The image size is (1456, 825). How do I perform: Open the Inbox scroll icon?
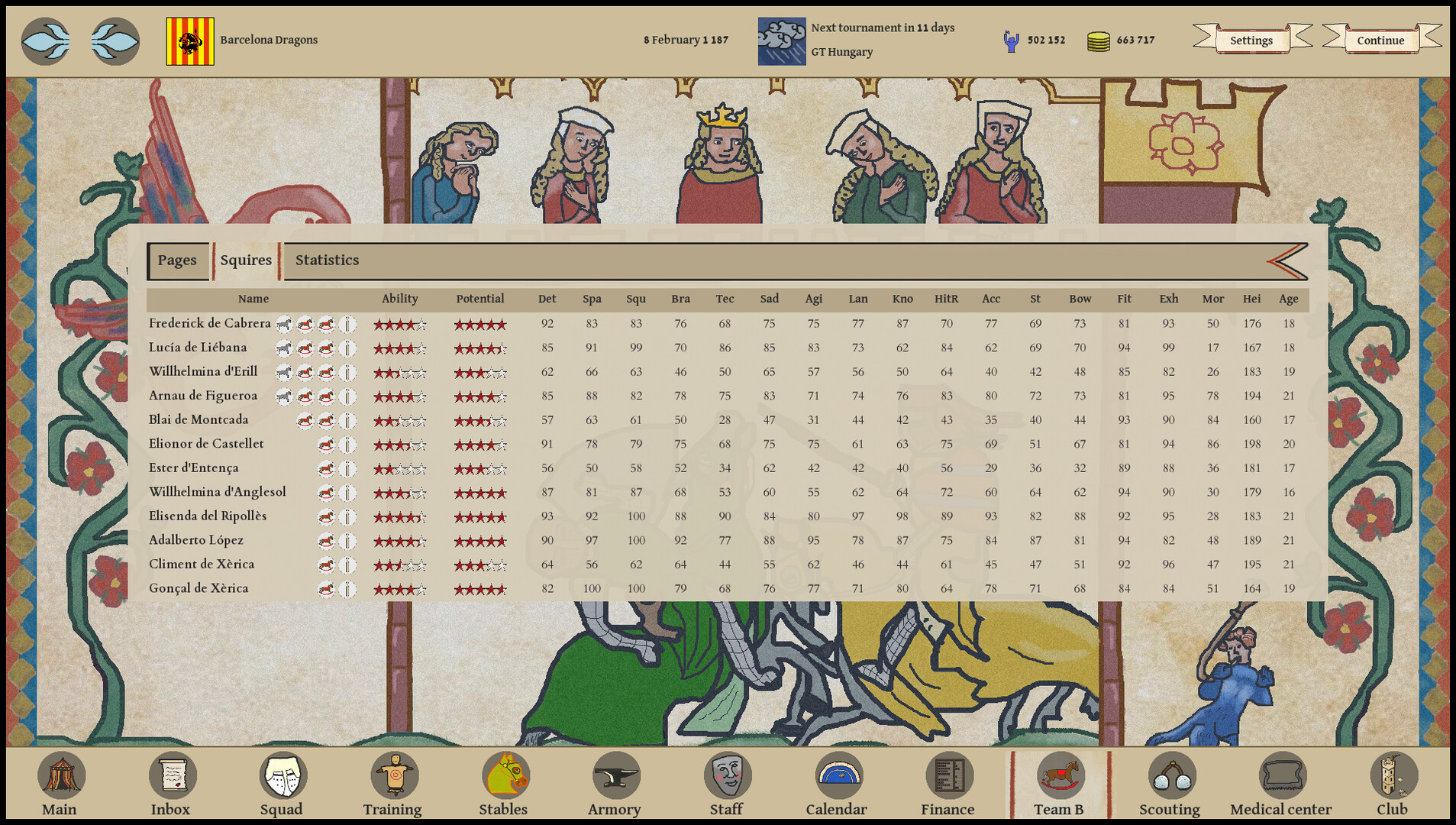coord(171,775)
